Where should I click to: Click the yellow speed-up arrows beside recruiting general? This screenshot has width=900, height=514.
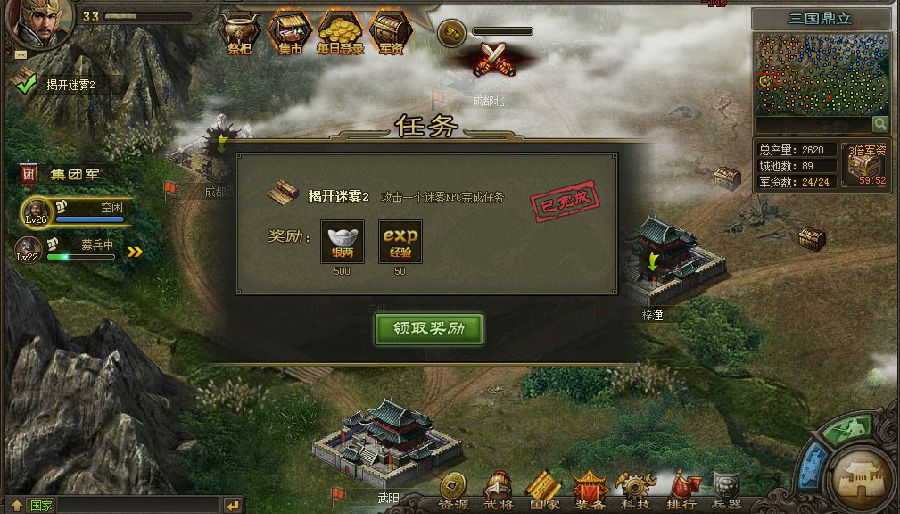click(x=134, y=252)
